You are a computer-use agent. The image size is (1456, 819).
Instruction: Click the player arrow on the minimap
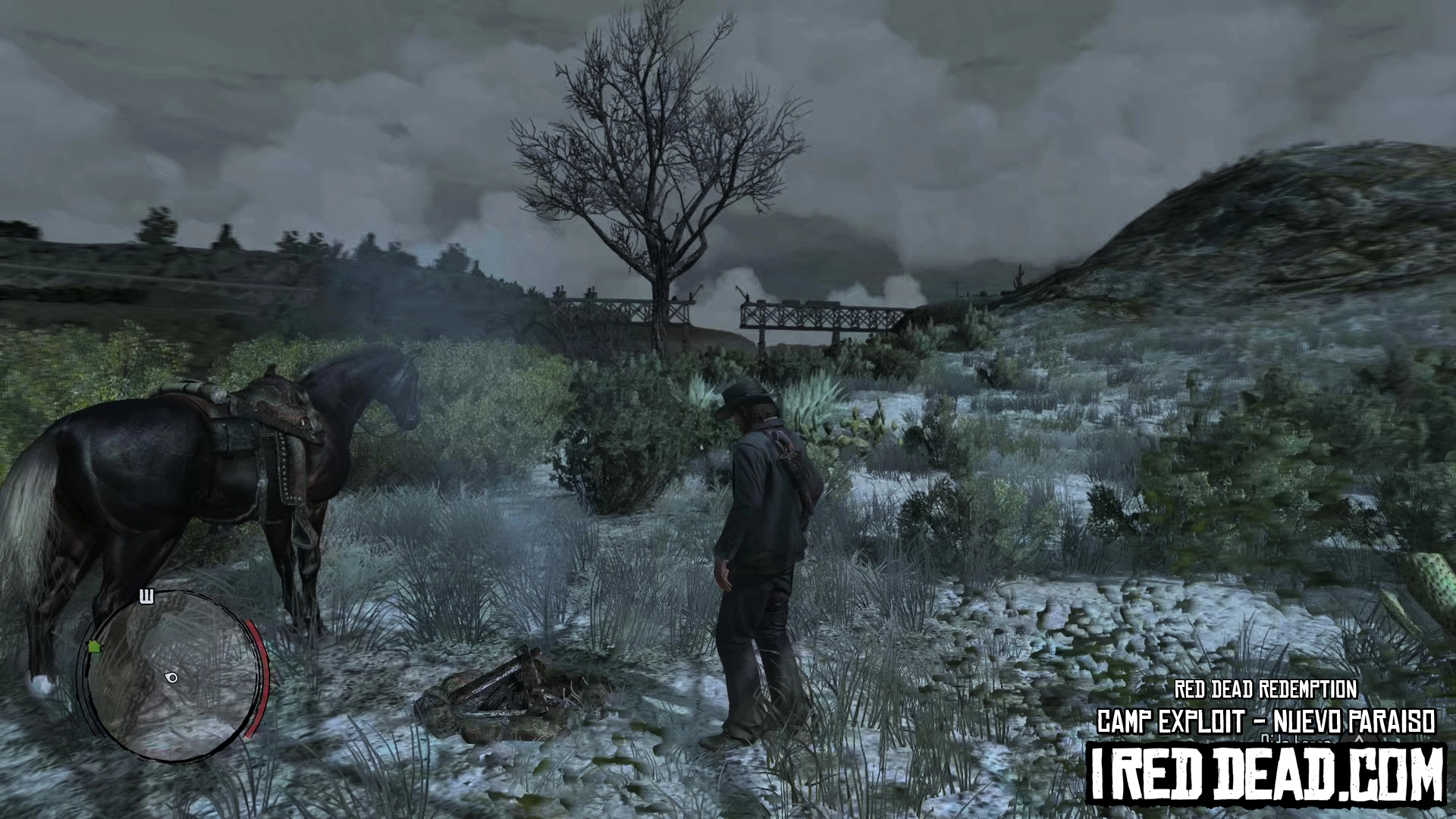(x=172, y=677)
